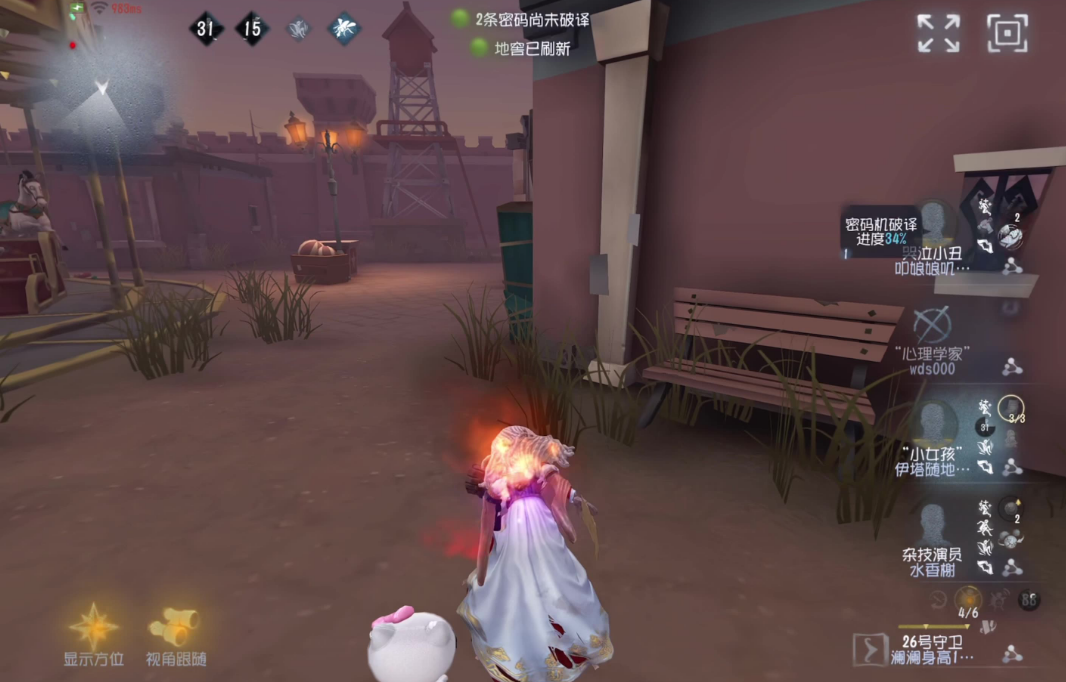Select the dimmed trait diamond icon
The image size is (1066, 682).
pos(298,29)
